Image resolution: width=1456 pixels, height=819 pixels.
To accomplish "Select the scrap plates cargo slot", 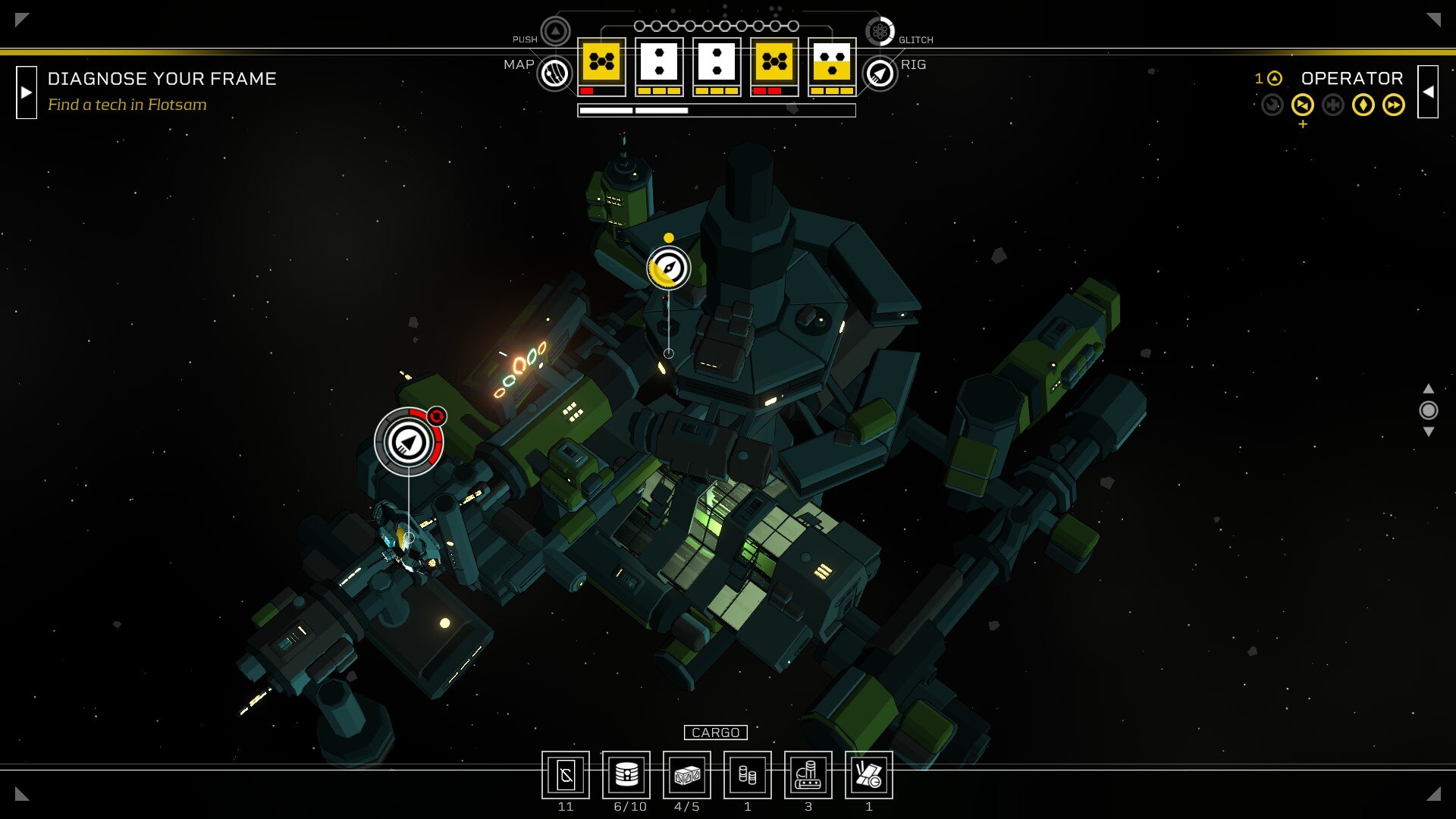I will [869, 775].
